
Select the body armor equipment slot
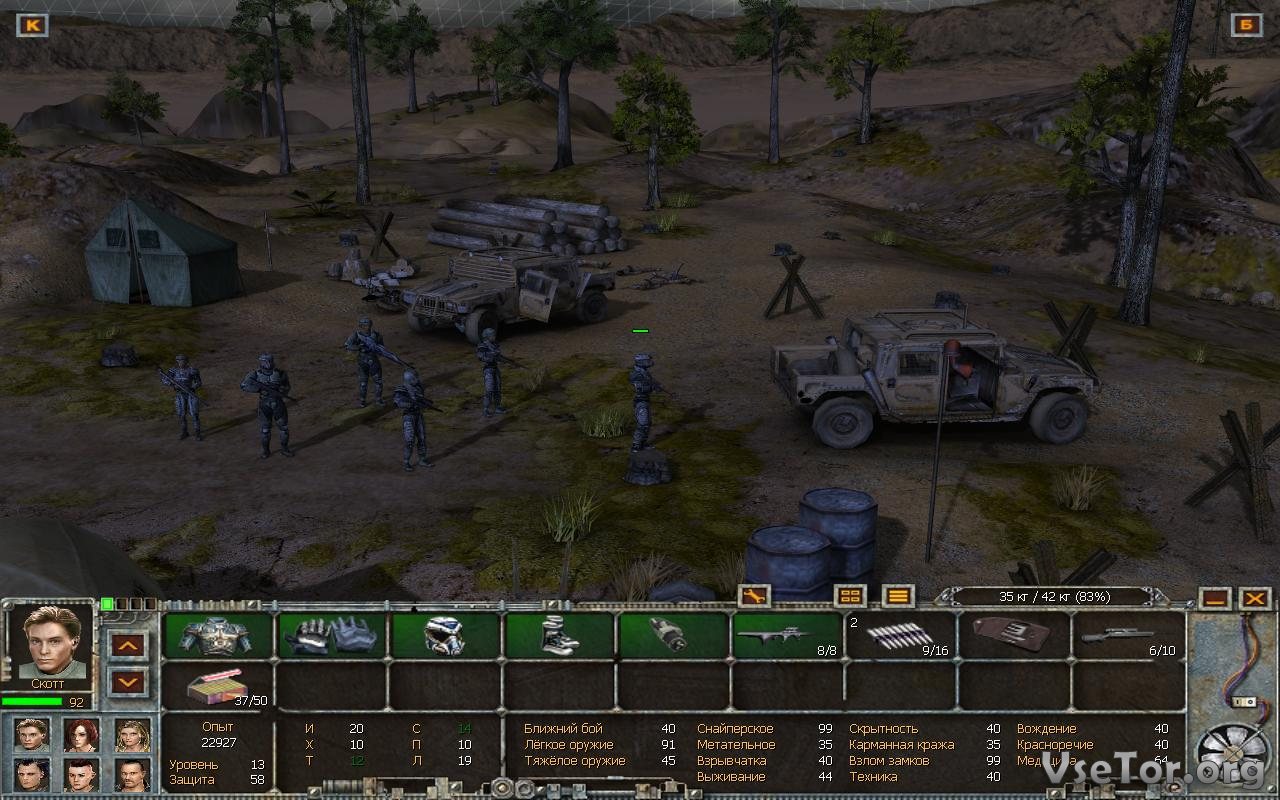[217, 635]
